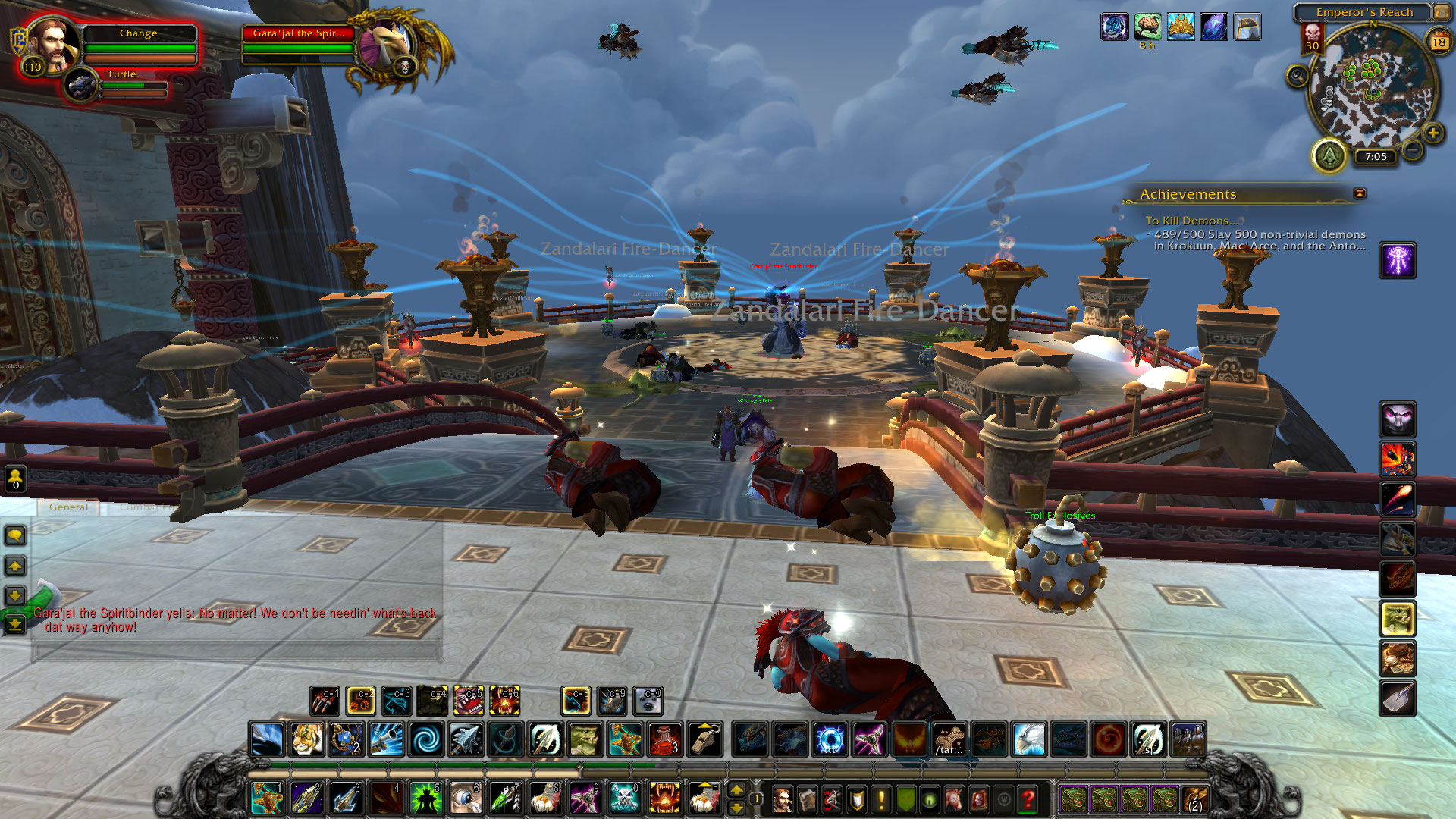Collapse the Achievements tracker
The height and width of the screenshot is (819, 1456).
coord(1360,194)
